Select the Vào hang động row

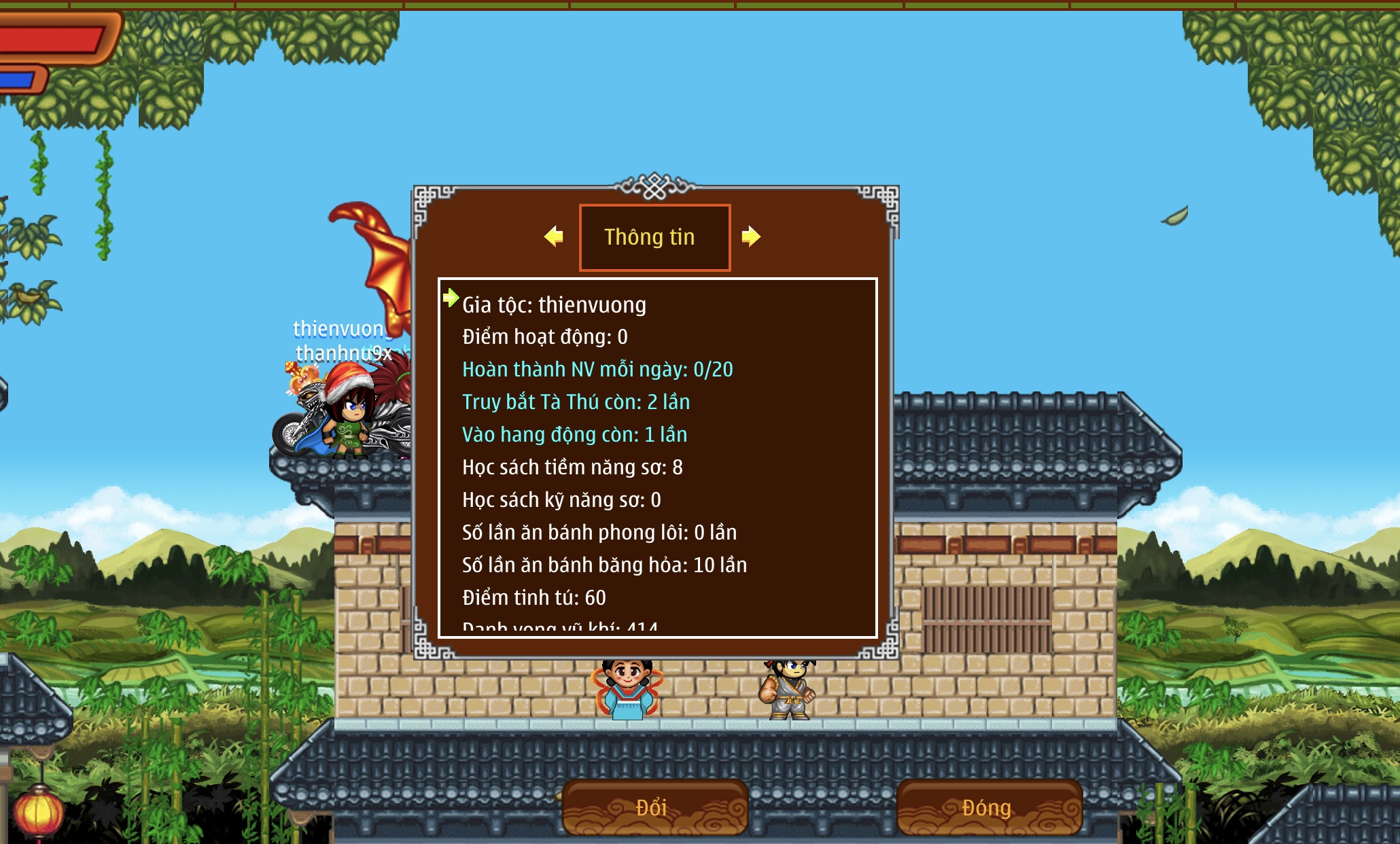point(574,435)
